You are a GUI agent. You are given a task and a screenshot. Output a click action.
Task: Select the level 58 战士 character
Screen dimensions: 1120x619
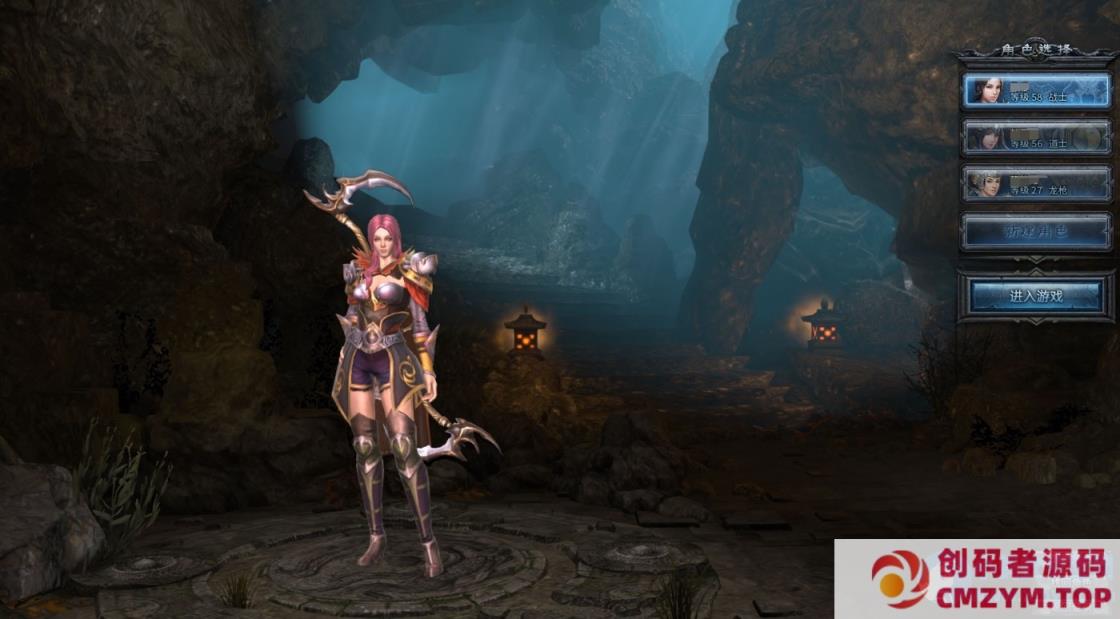pyautogui.click(x=1036, y=91)
